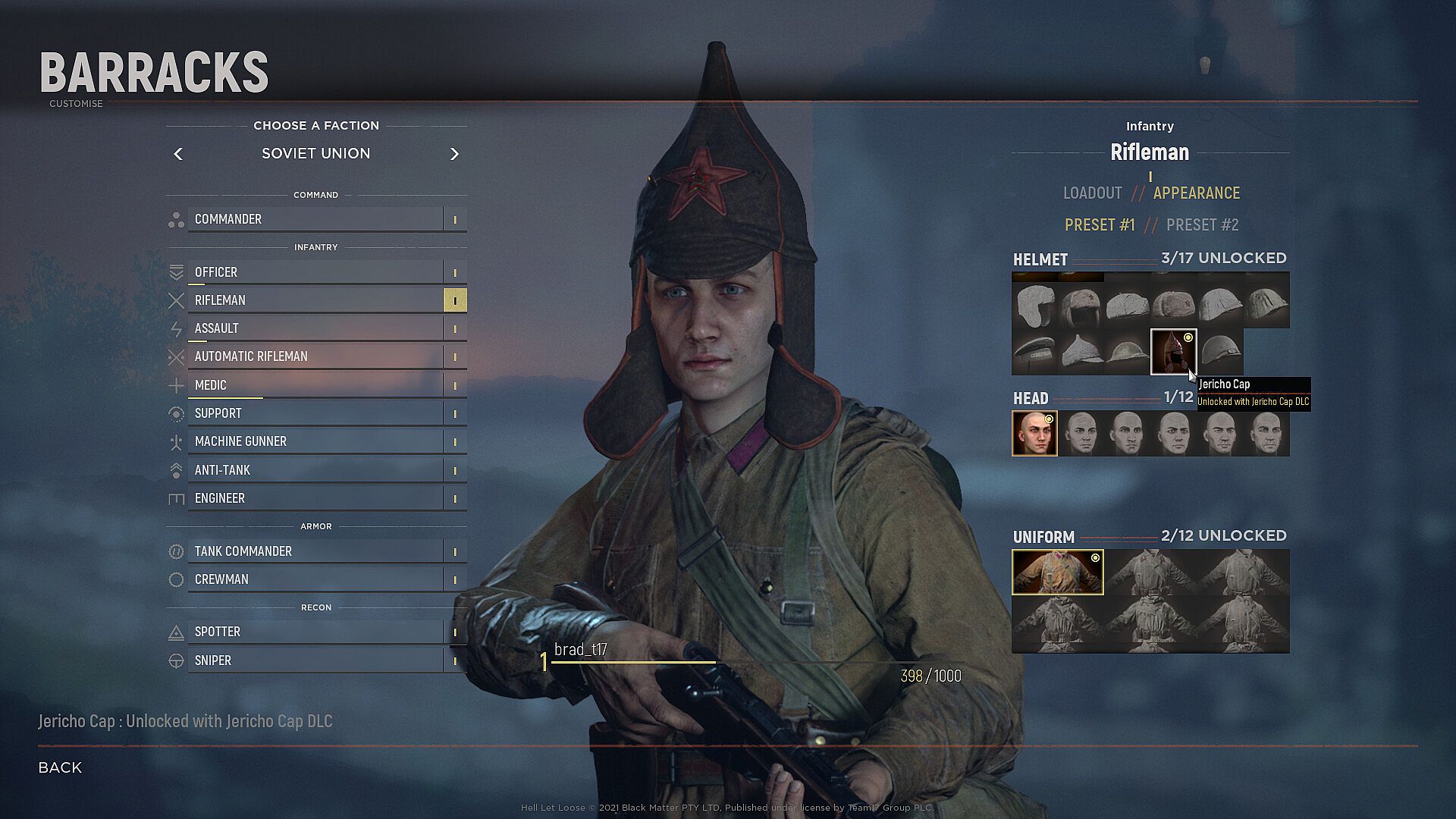Open the Engineer role
Viewport: 1456px width, 819px height.
(x=315, y=498)
